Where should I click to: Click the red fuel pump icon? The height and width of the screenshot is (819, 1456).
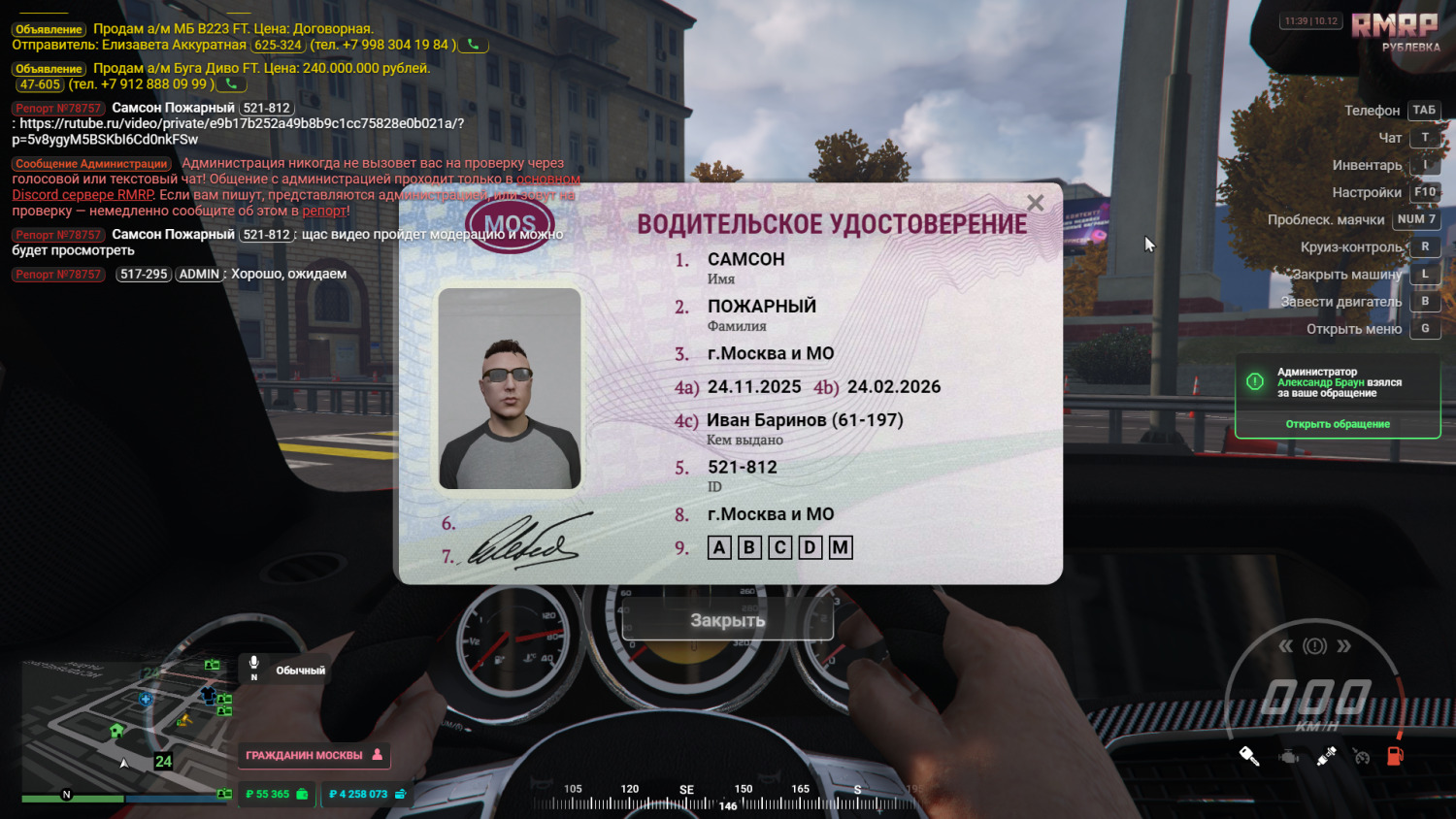click(1395, 756)
